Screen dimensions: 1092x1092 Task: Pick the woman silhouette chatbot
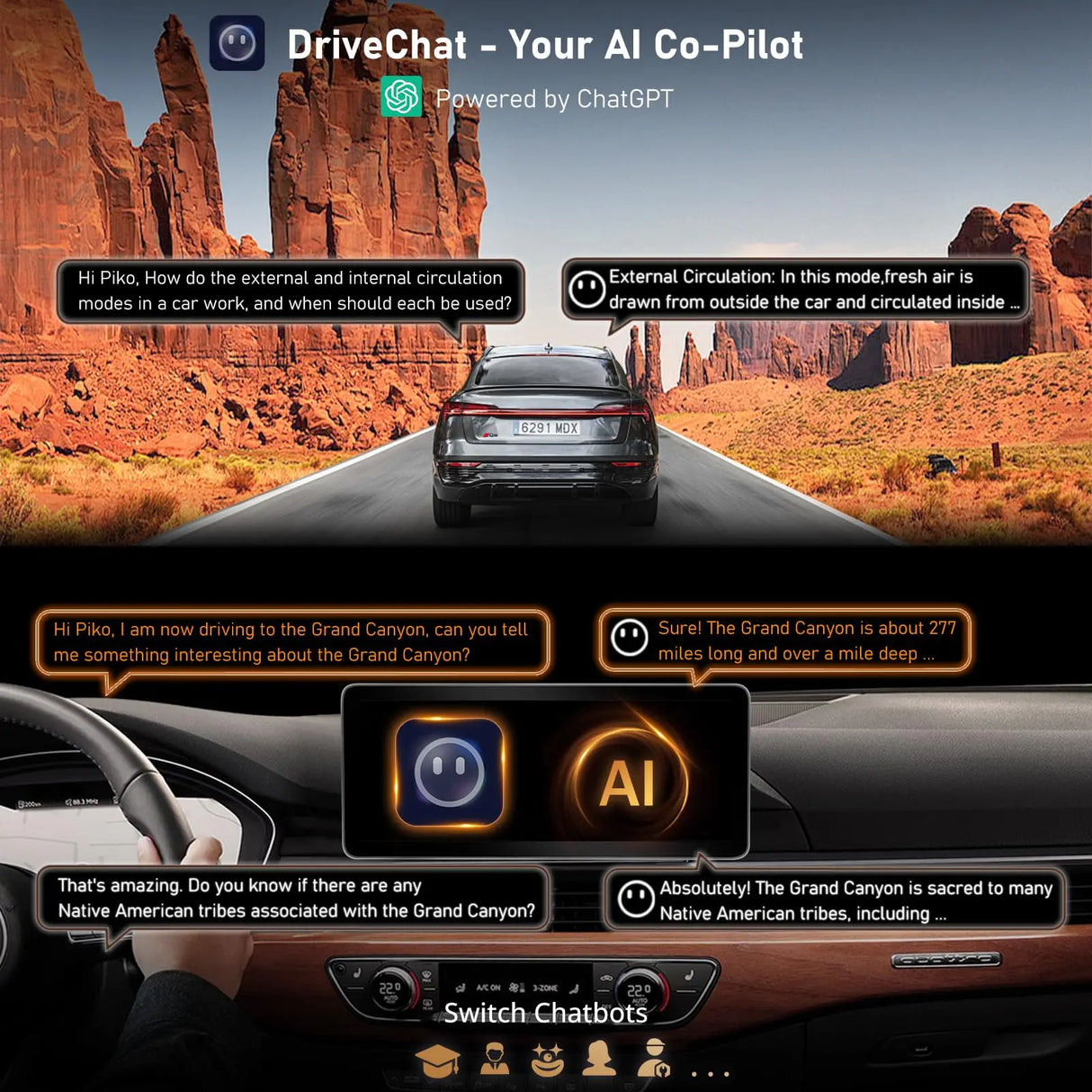599,1059
